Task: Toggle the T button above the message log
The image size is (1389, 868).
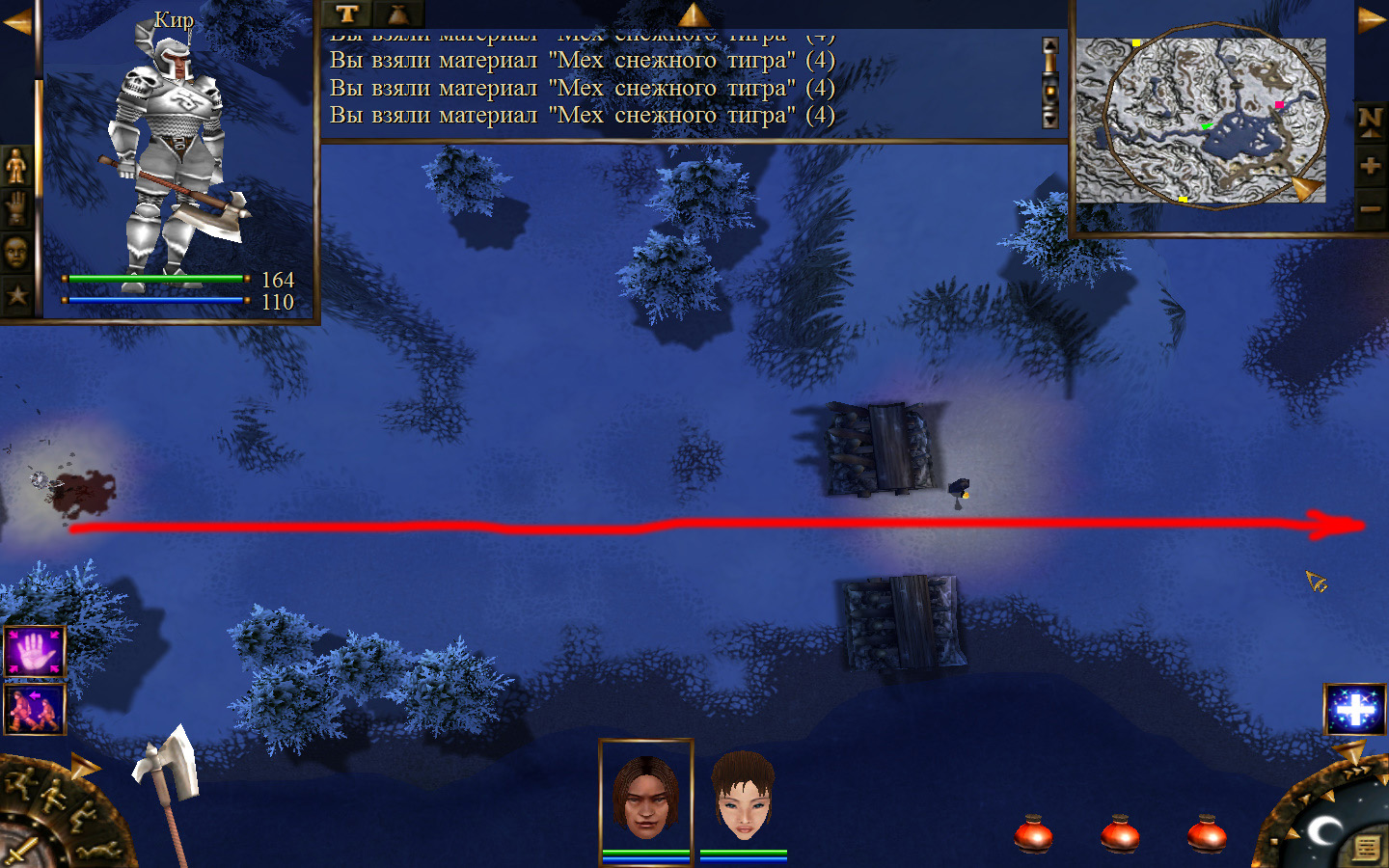Action: 347,14
